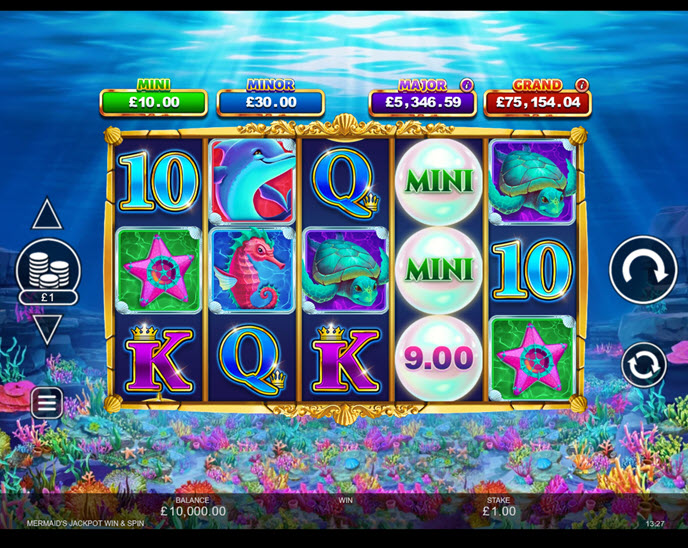The width and height of the screenshot is (688, 548).
Task: Show info for the Major jackpot
Action: [x=466, y=85]
